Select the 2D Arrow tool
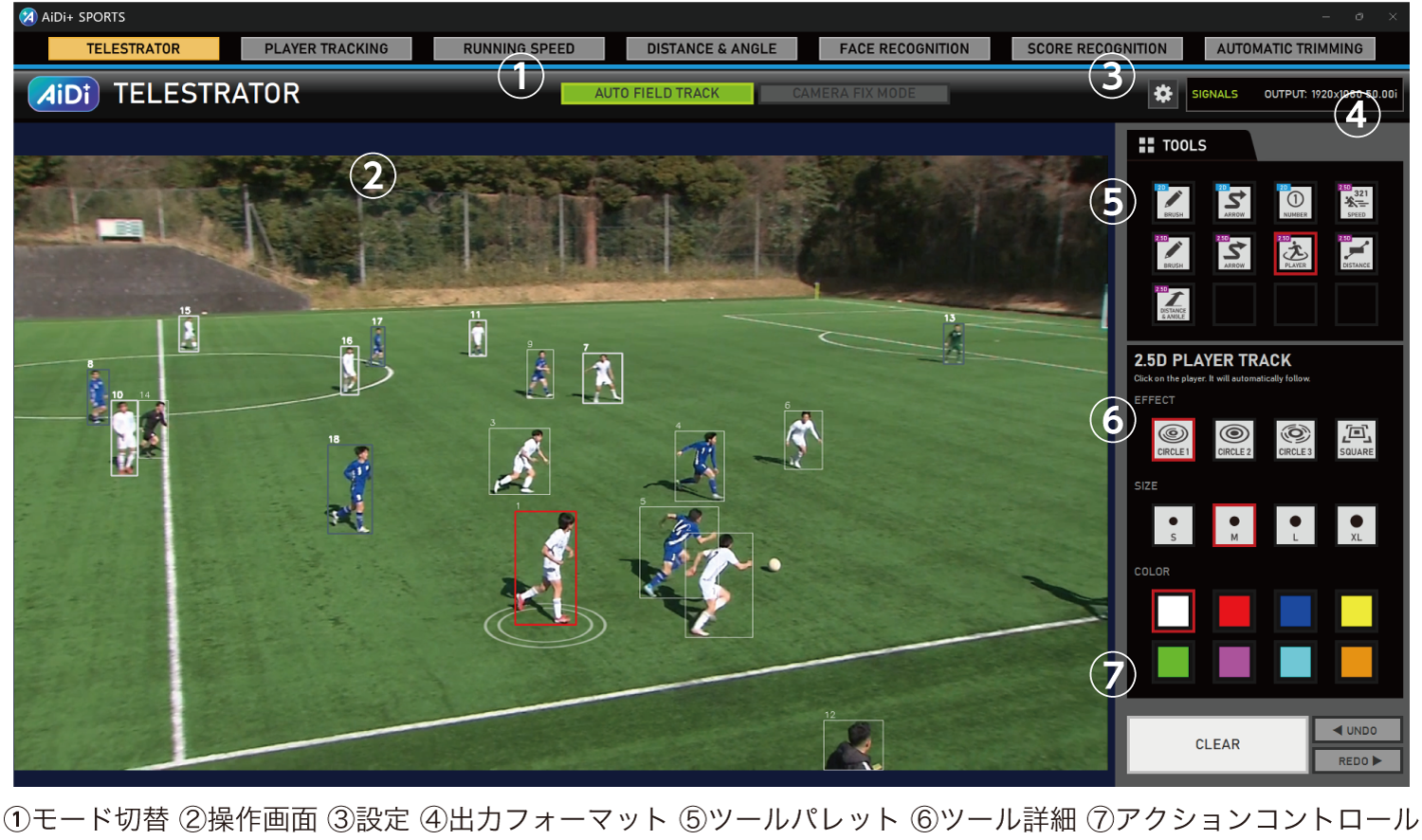 coord(1233,202)
